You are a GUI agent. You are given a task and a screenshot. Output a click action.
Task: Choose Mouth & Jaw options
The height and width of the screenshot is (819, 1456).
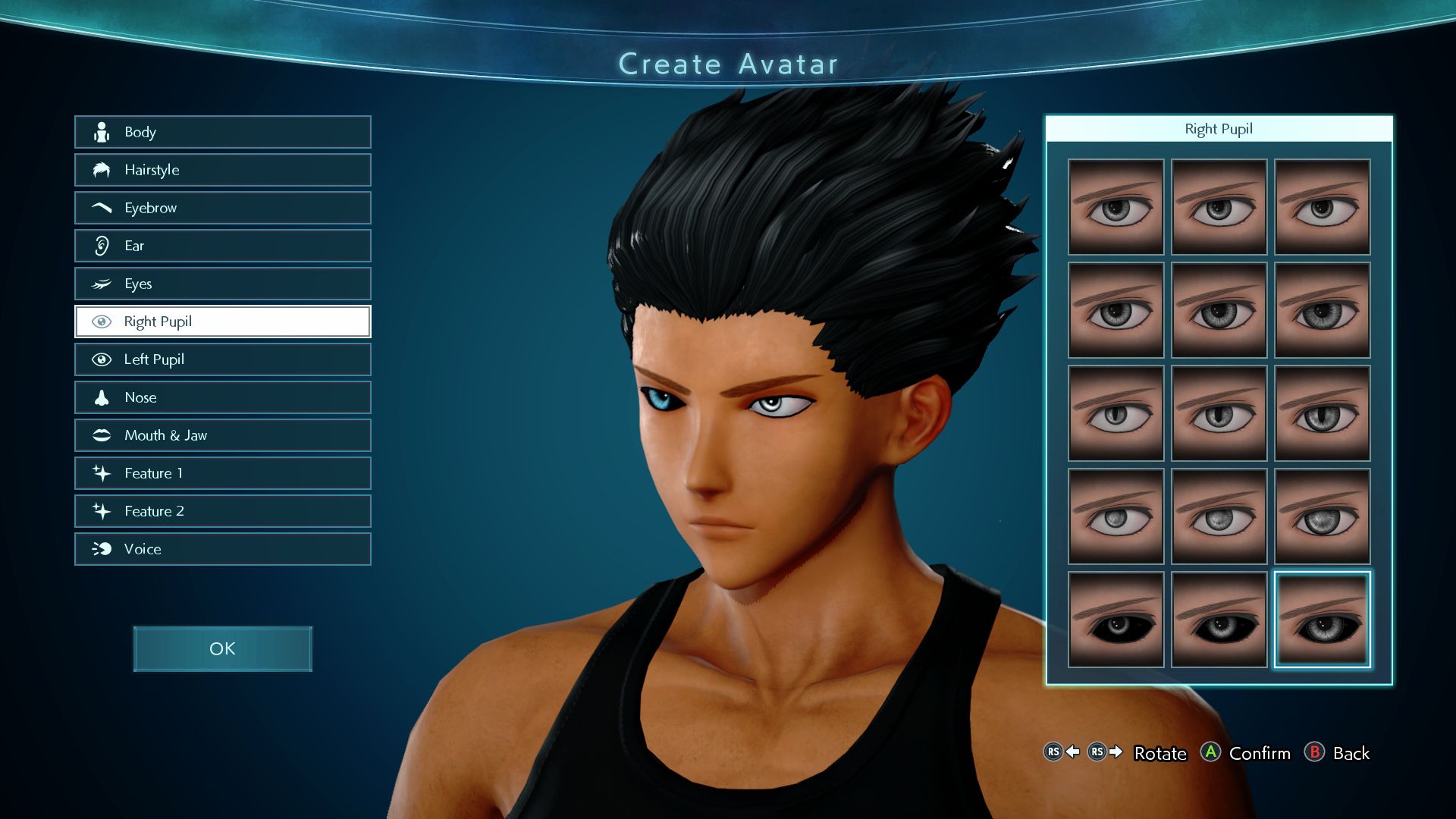coord(222,435)
